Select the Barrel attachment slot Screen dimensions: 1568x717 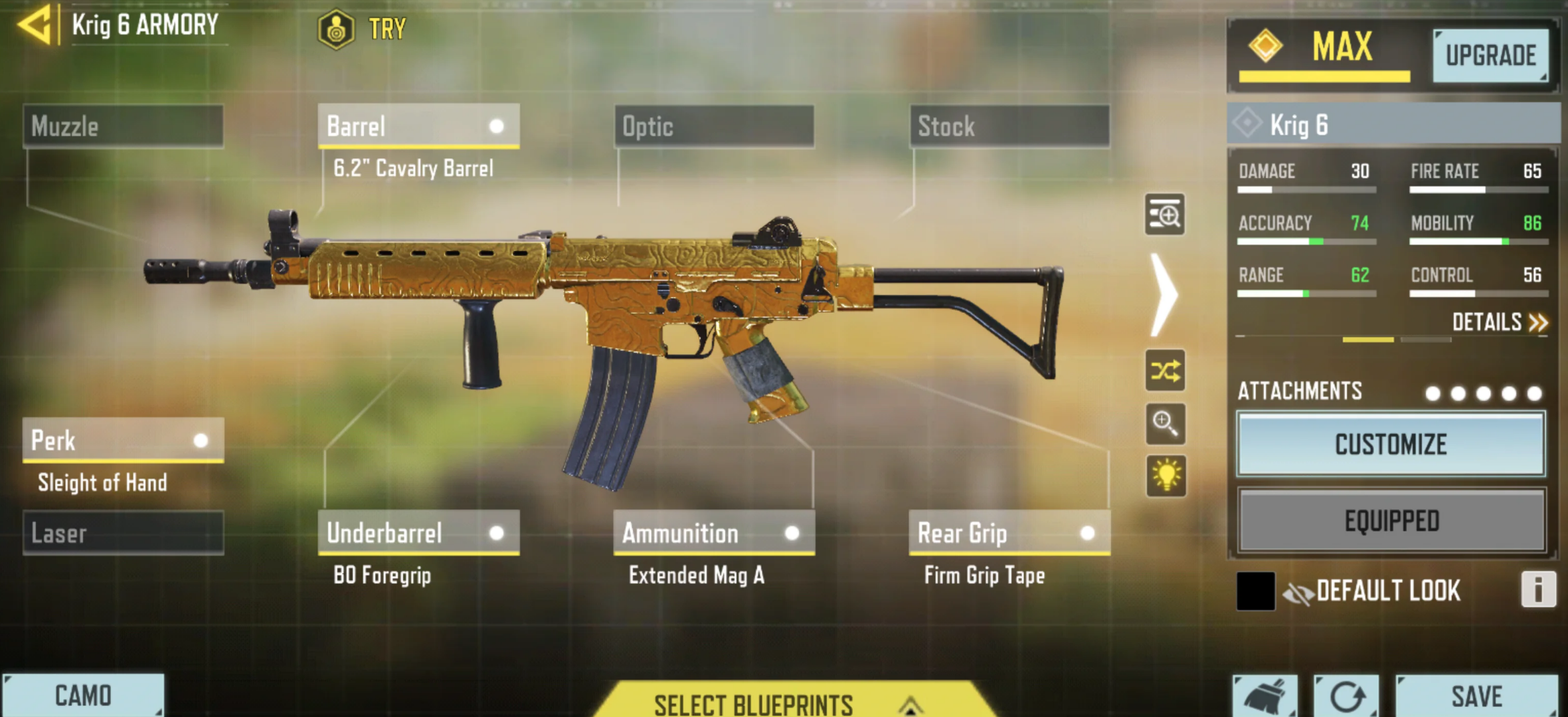click(418, 126)
